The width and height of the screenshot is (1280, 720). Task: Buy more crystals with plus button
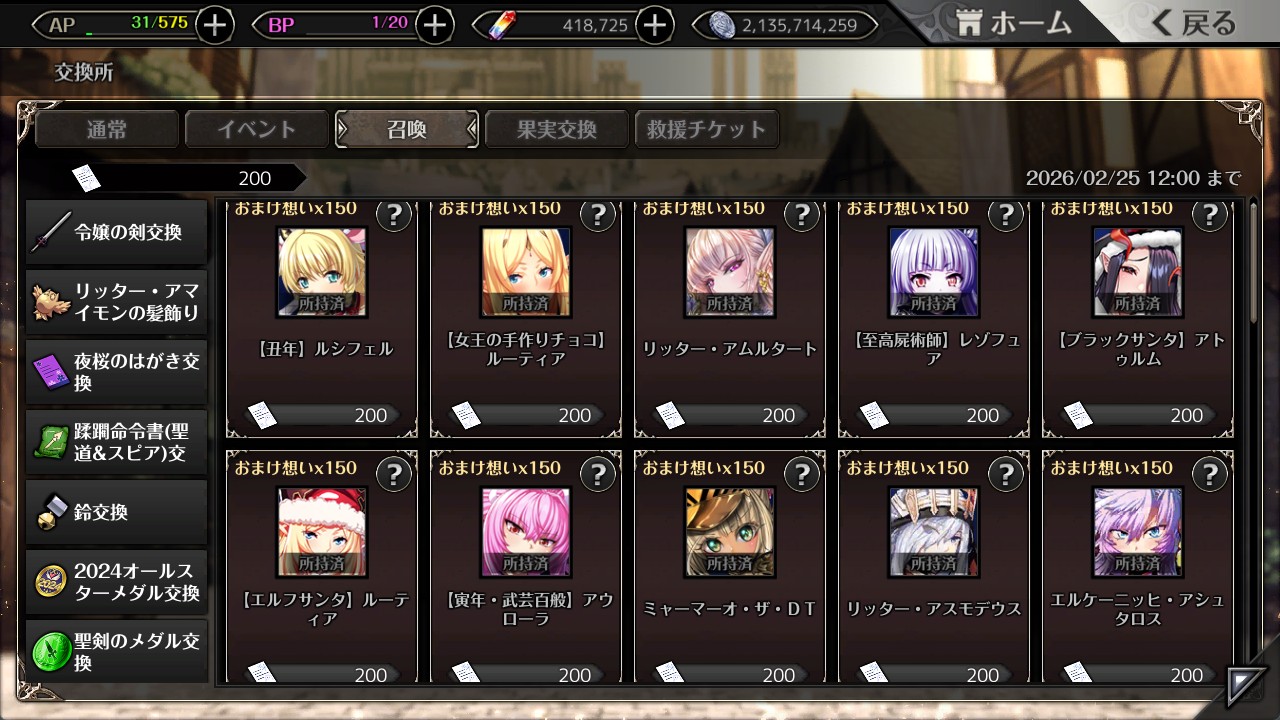click(x=654, y=25)
